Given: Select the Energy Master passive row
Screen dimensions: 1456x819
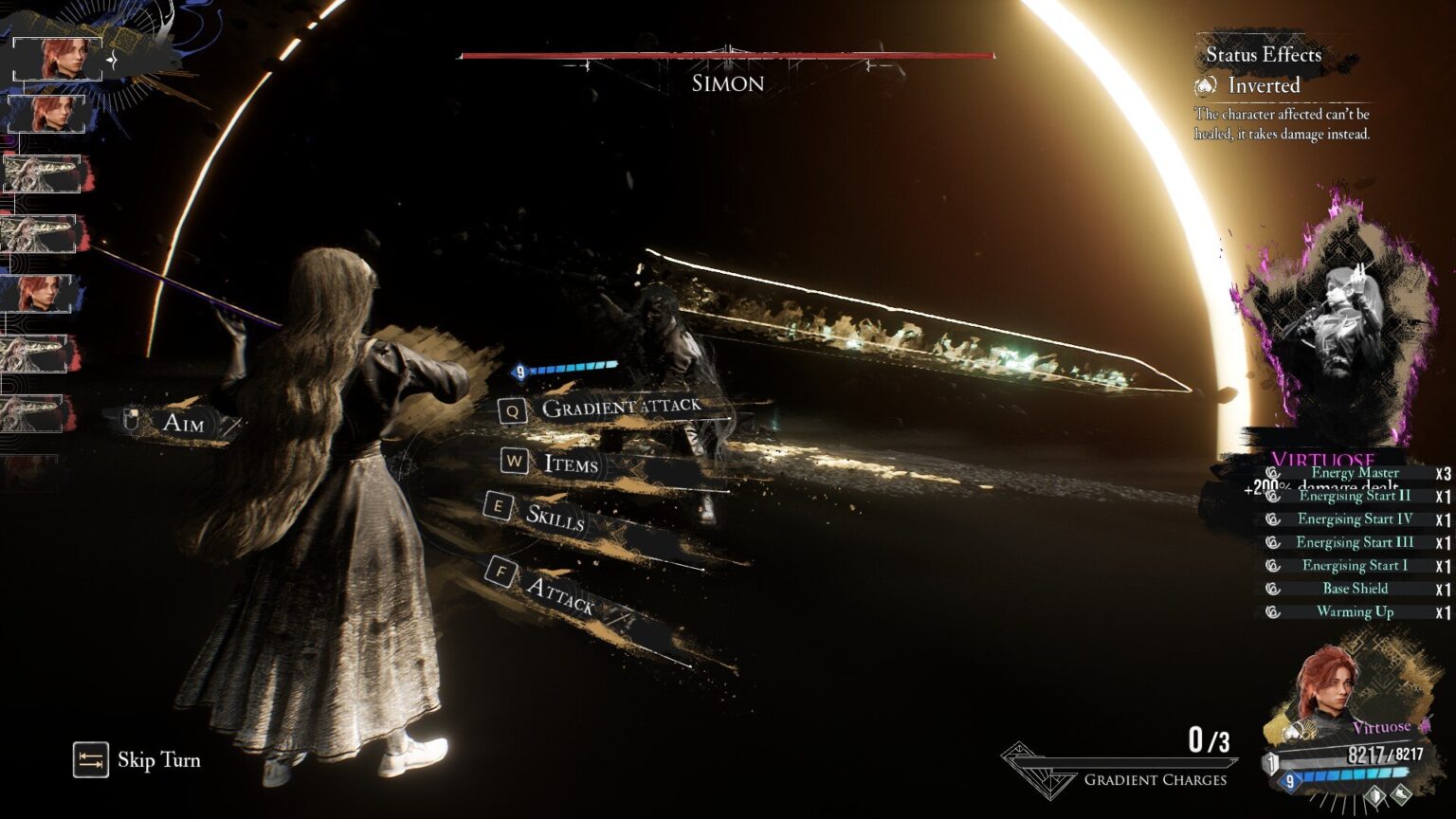Looking at the screenshot, I should click(1355, 473).
